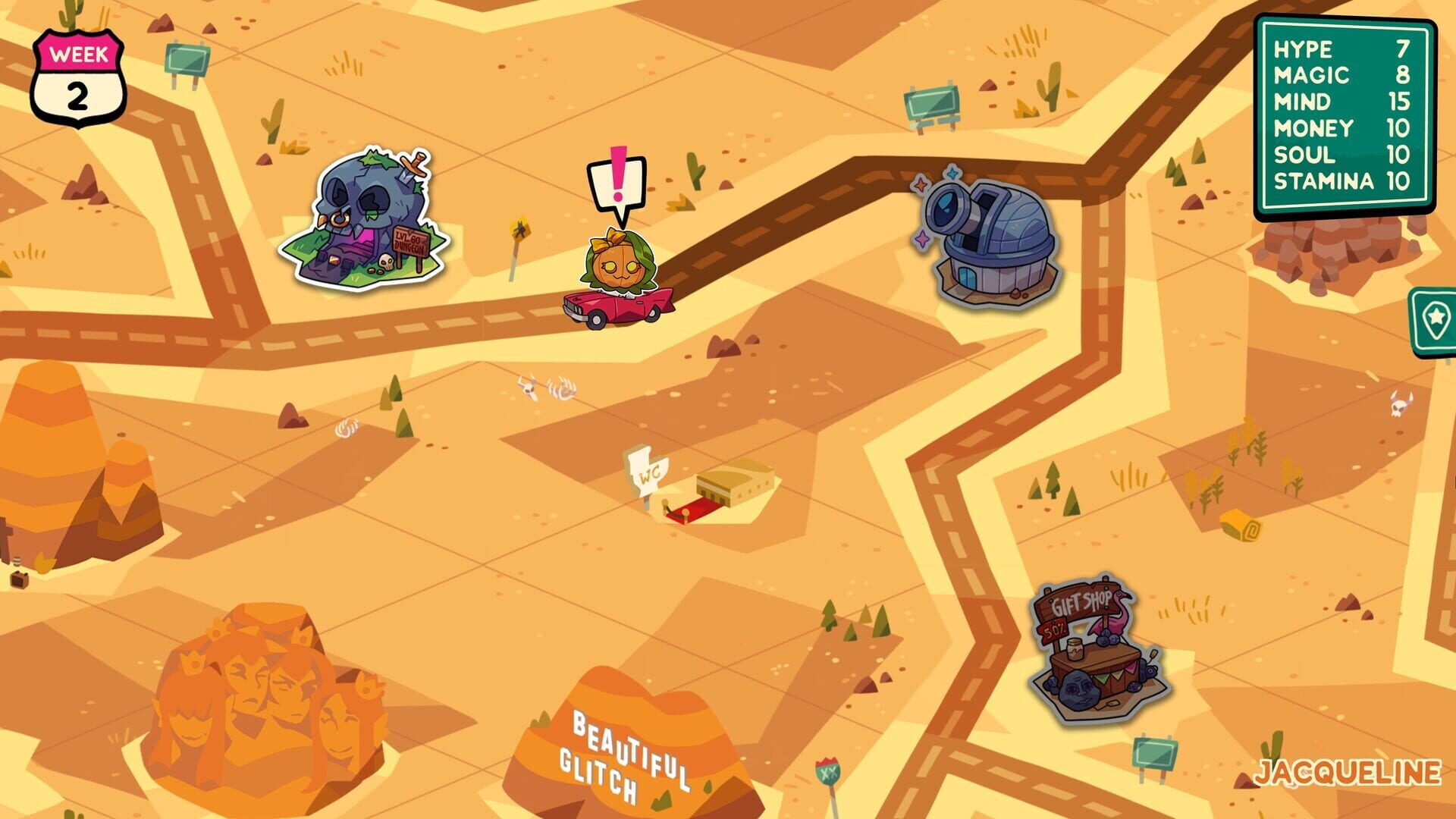
Task: Toggle the exclamation mark speech bubble above the car
Action: point(616,182)
